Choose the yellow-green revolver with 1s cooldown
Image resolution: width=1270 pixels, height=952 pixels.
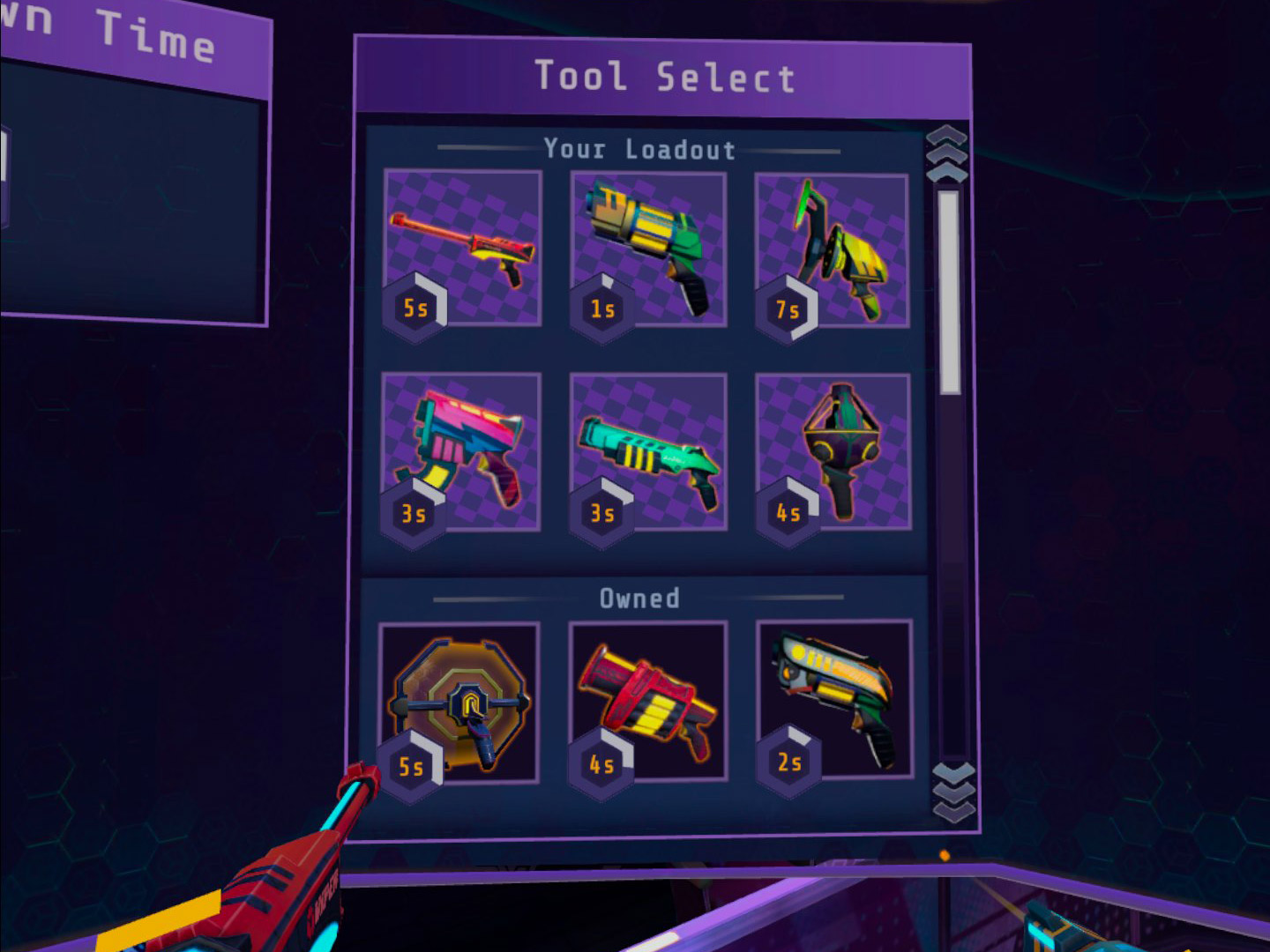(x=649, y=249)
